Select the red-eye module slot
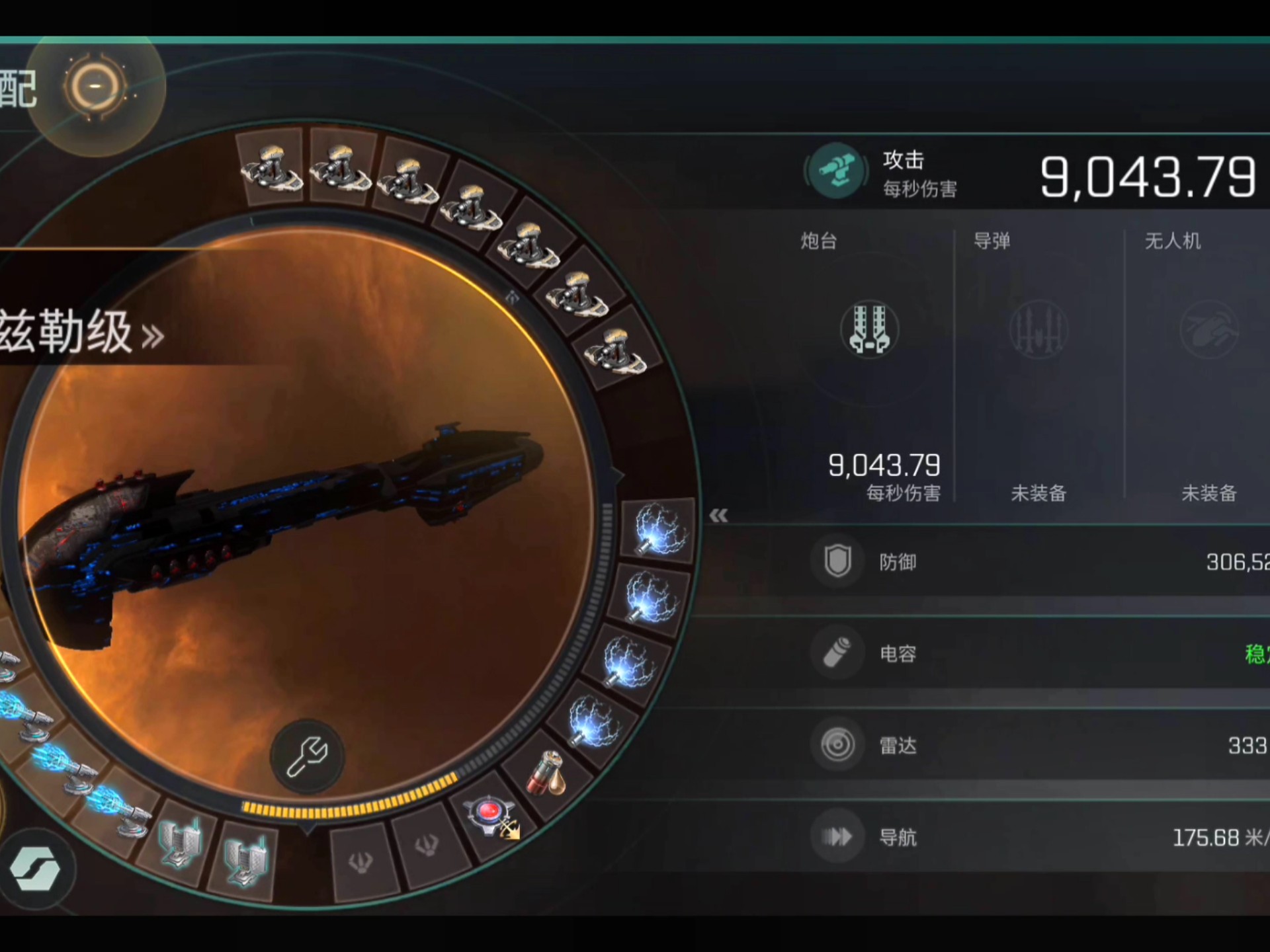Screen dimensions: 1270x952 [489, 814]
